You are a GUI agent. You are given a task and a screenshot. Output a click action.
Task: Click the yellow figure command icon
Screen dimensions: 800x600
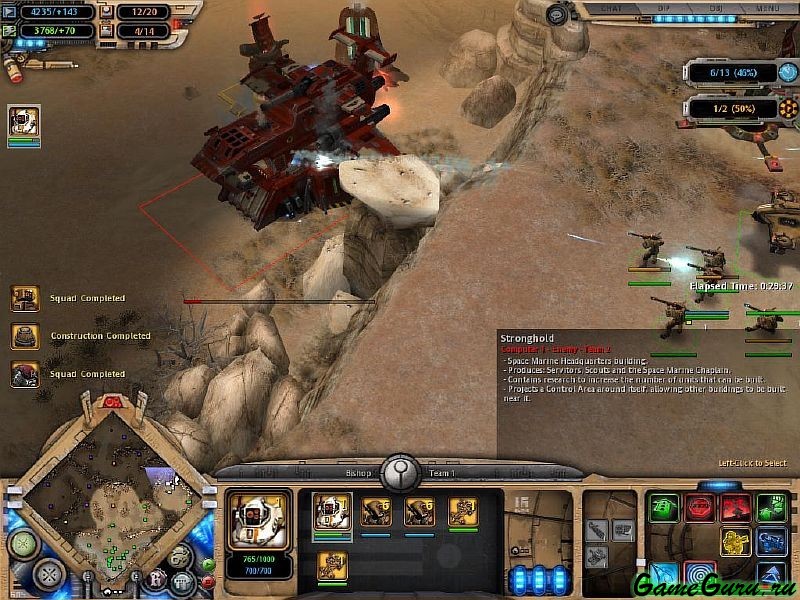coord(736,542)
